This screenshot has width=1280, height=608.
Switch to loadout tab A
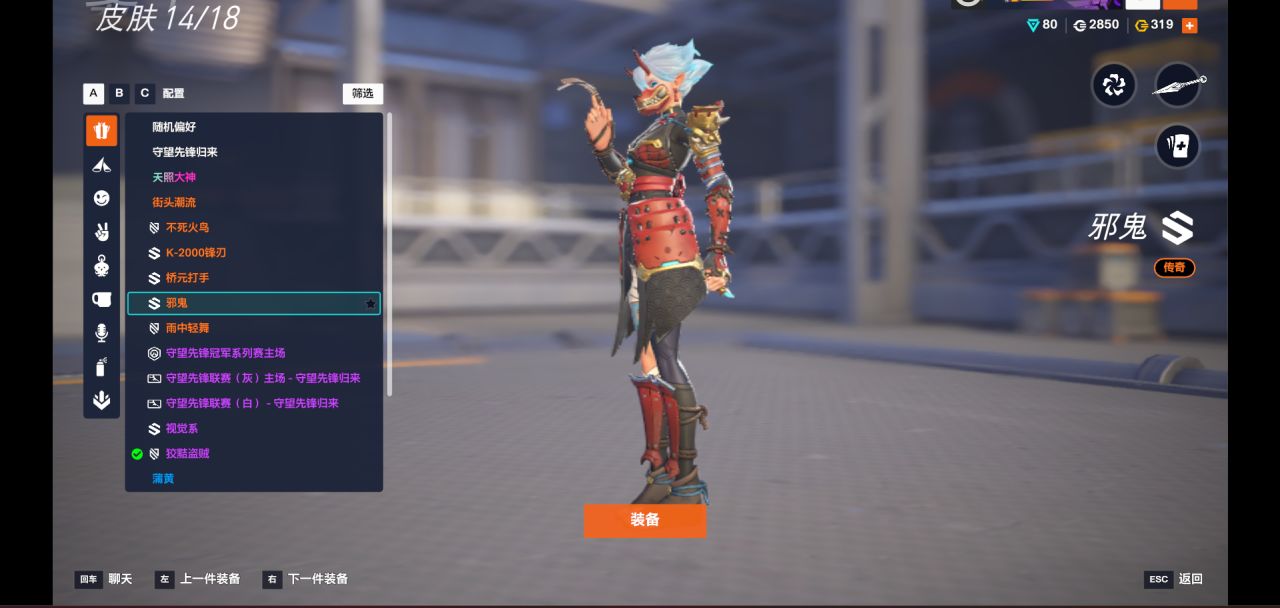click(93, 93)
